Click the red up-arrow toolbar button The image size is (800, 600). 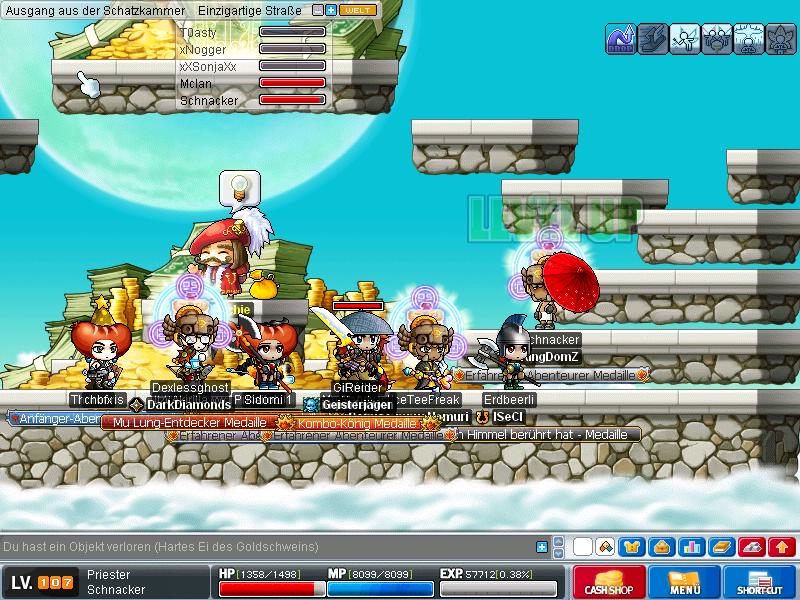tap(783, 547)
